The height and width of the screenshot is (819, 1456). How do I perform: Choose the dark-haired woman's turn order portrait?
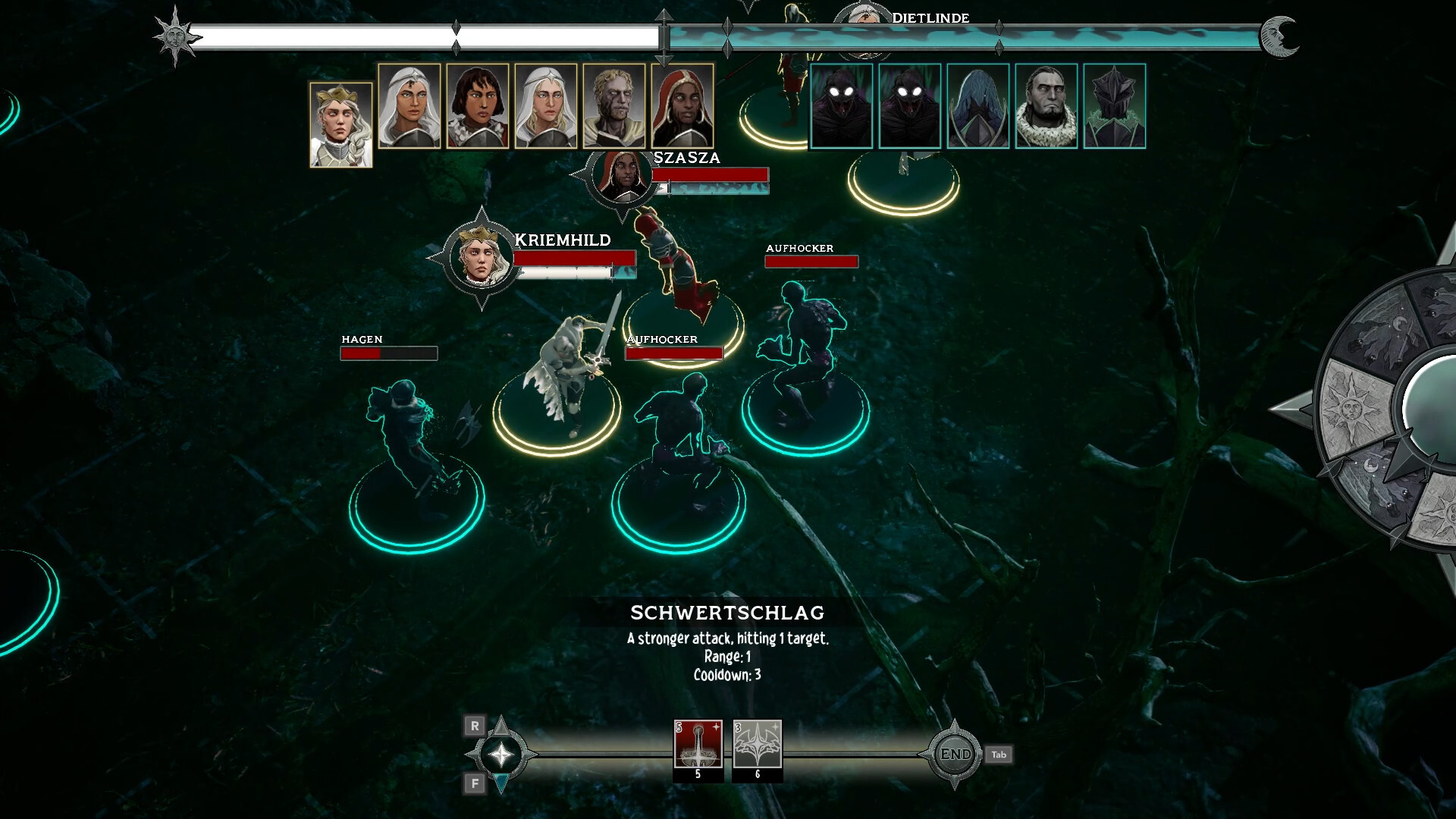(477, 106)
